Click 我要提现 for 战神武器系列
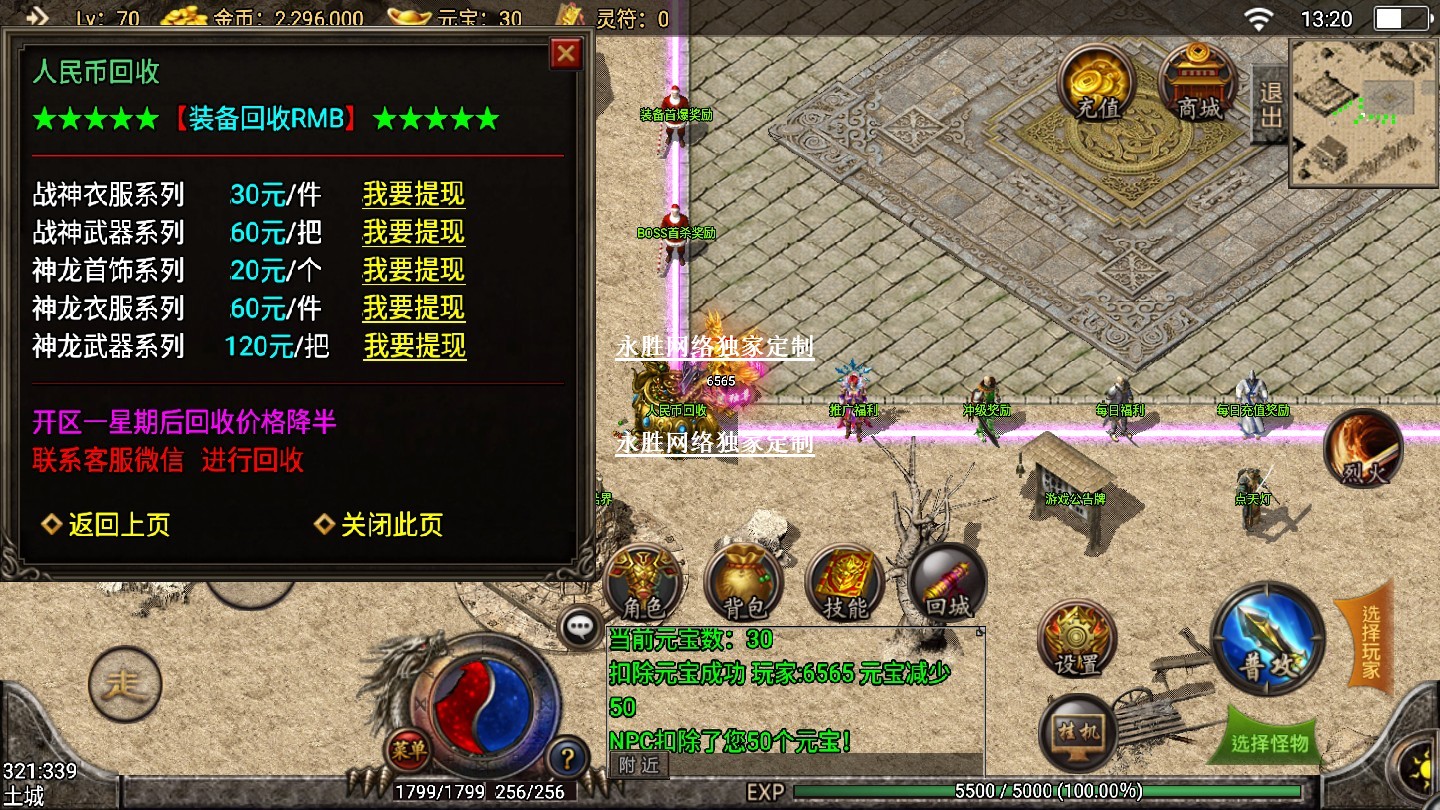This screenshot has width=1440, height=810. [413, 232]
